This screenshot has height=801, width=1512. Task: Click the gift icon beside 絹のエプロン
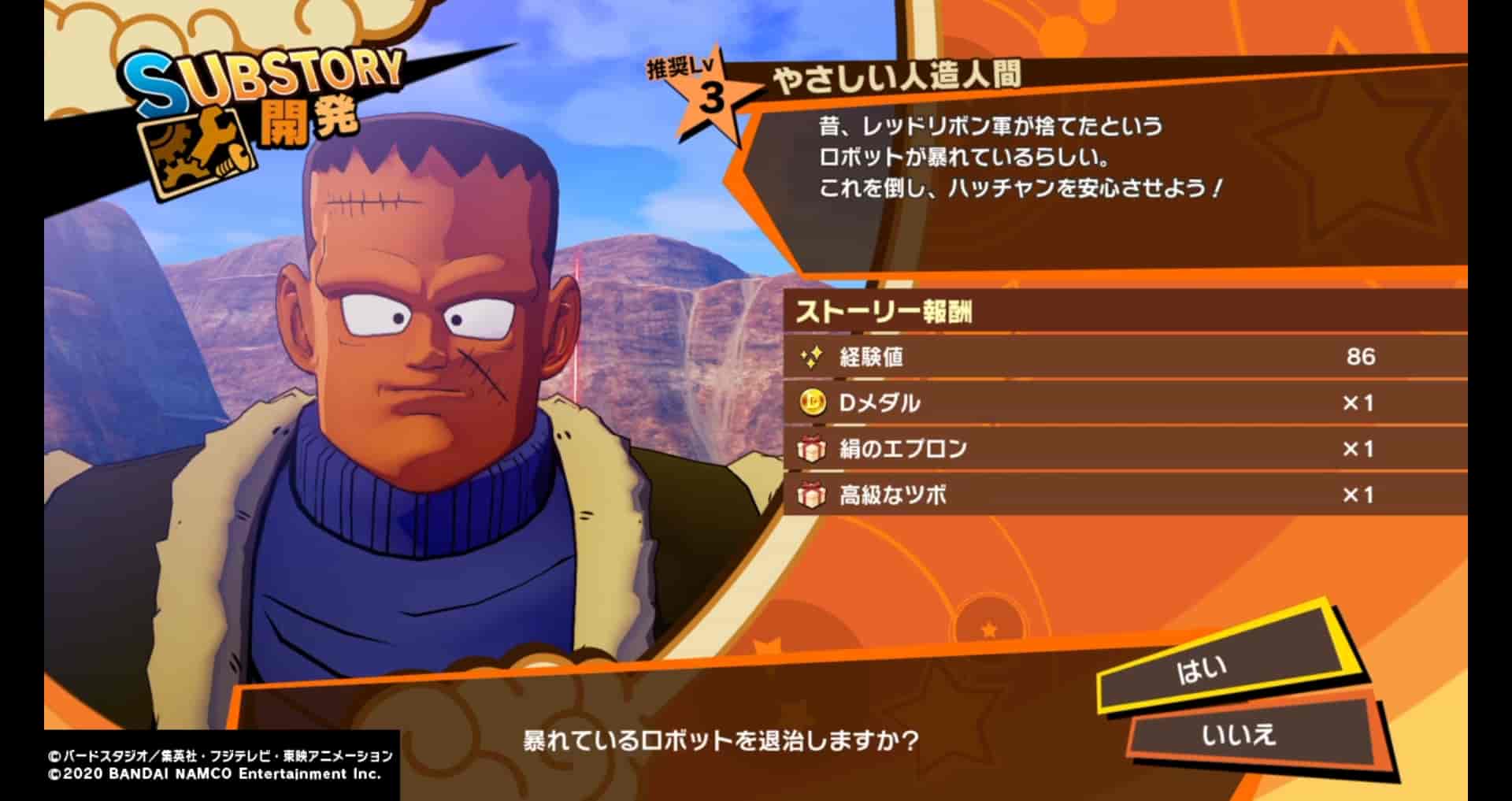coord(812,449)
